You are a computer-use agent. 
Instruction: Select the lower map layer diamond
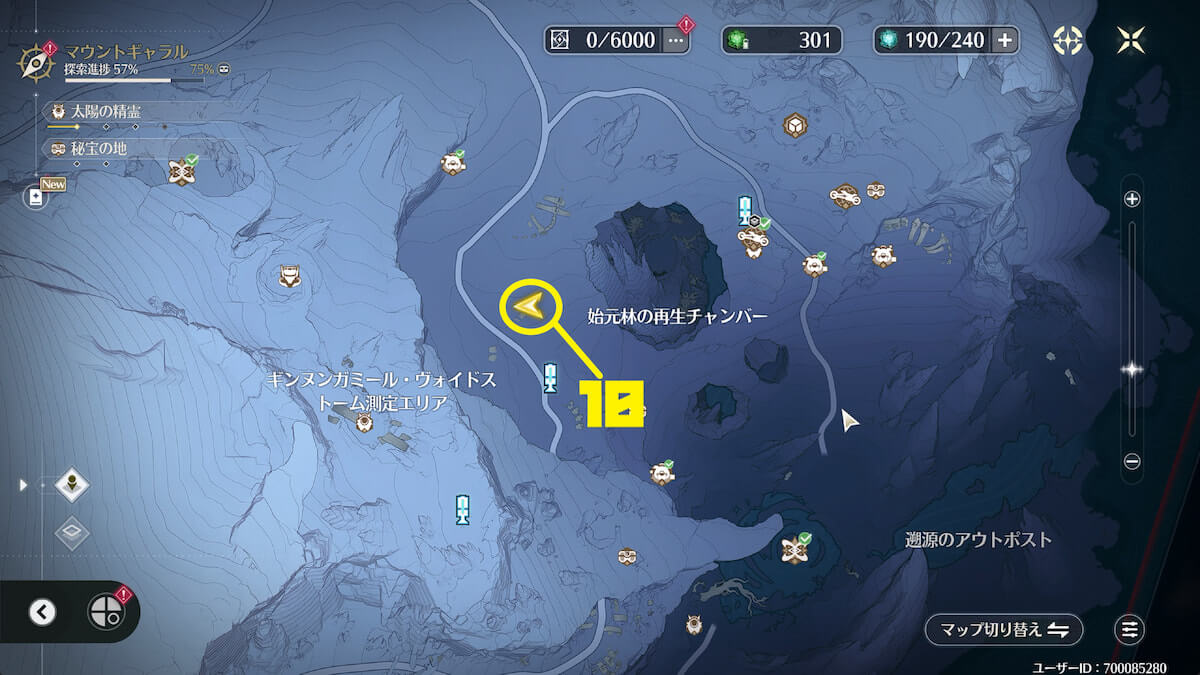(x=72, y=531)
